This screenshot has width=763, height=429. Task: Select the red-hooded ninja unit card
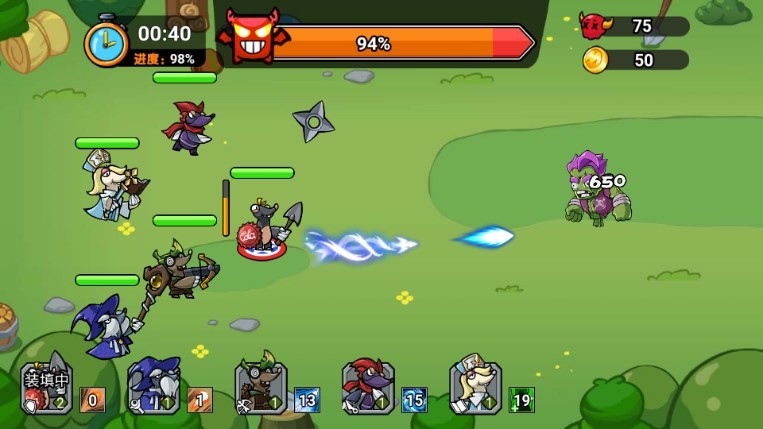coord(368,388)
